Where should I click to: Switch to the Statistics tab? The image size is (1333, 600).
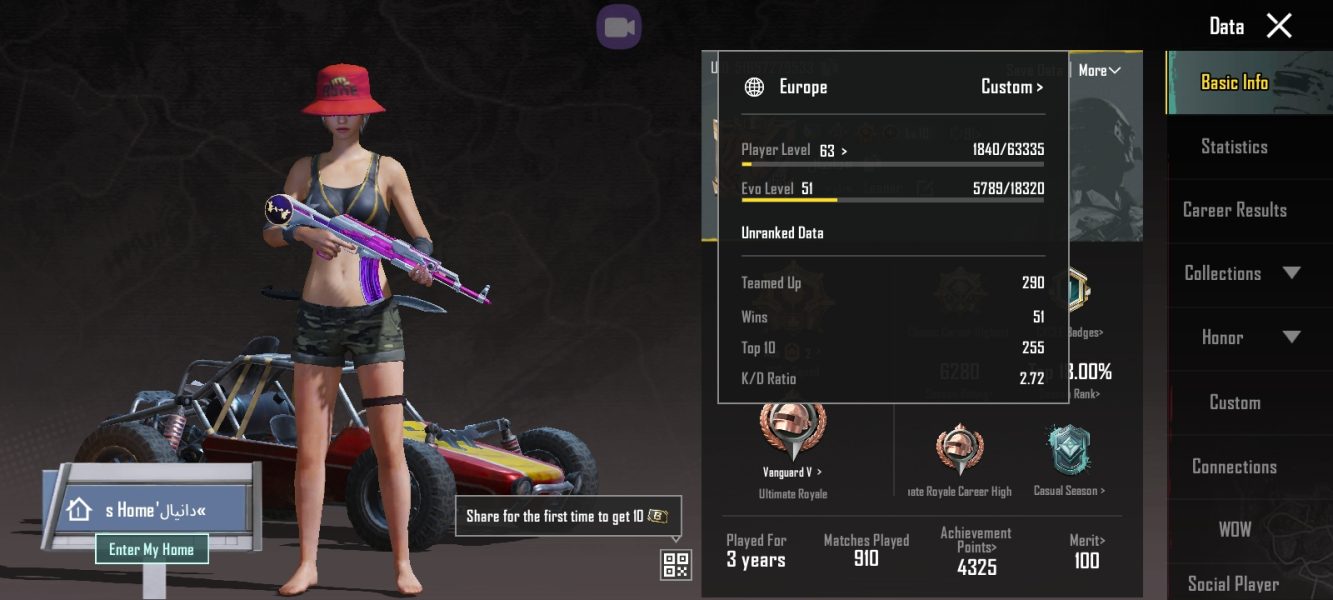1234,147
